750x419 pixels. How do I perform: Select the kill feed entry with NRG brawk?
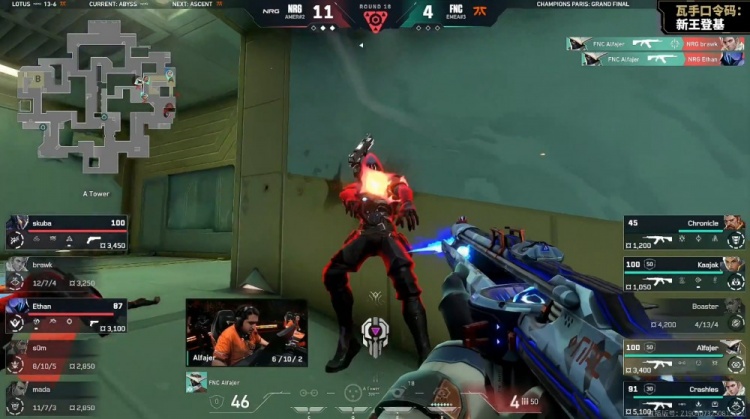click(656, 44)
